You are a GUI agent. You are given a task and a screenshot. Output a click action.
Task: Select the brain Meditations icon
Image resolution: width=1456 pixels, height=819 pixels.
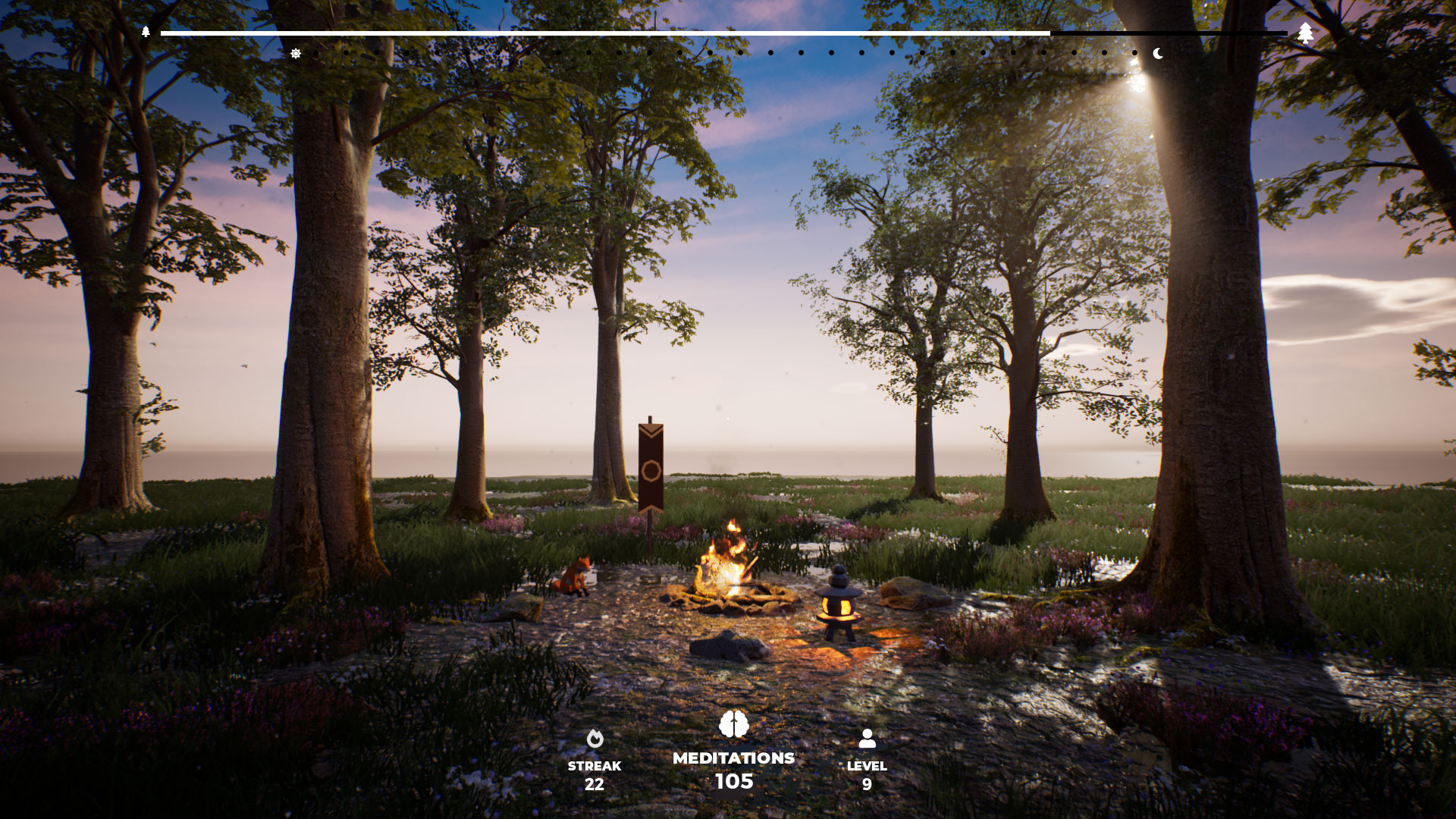[x=733, y=724]
